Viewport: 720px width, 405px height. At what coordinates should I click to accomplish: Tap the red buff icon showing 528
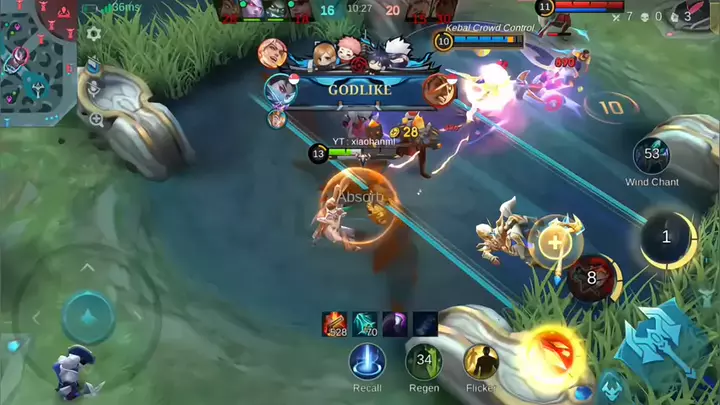(335, 323)
